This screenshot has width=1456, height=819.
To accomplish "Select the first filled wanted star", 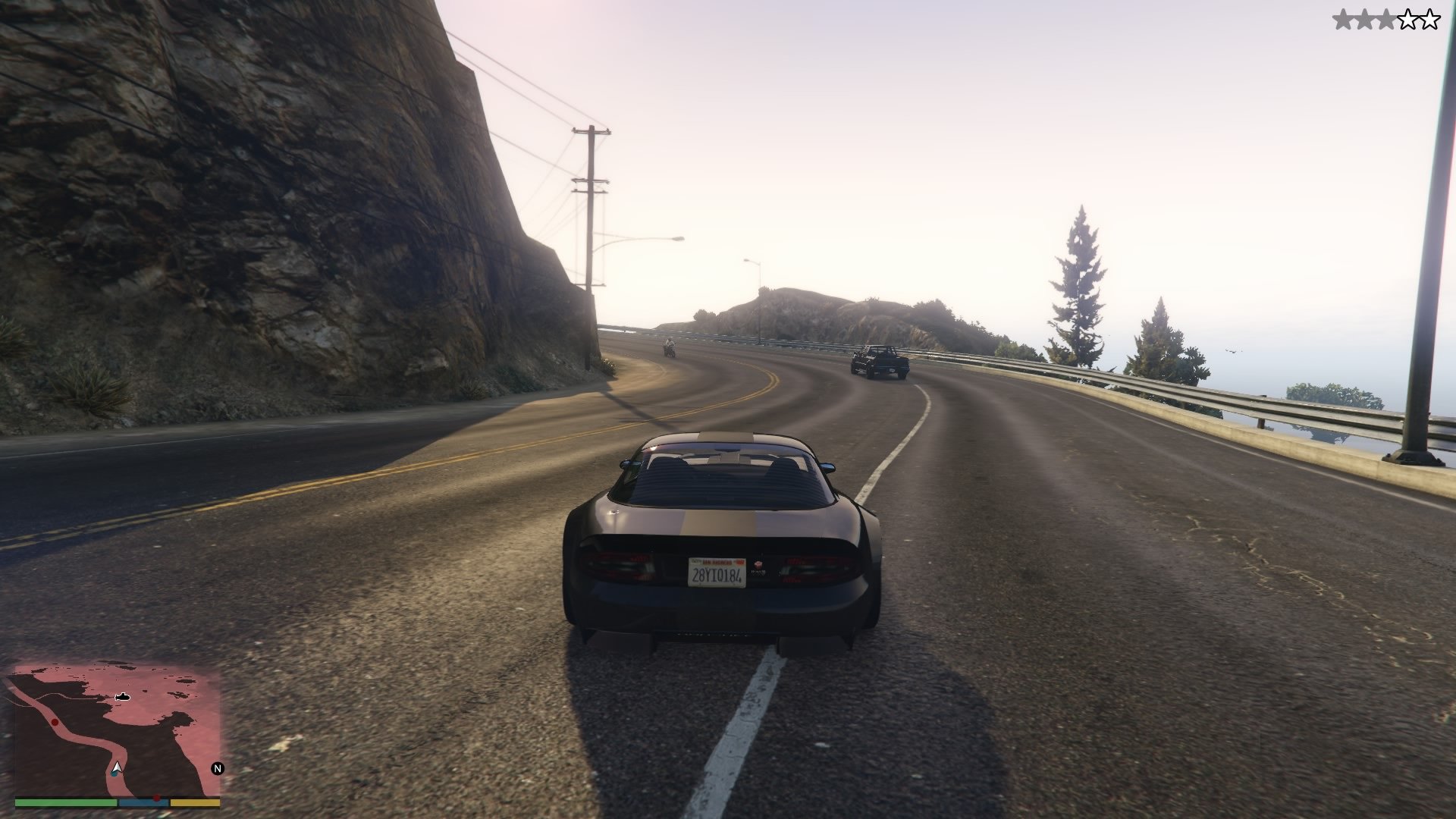I will pos(1343,20).
